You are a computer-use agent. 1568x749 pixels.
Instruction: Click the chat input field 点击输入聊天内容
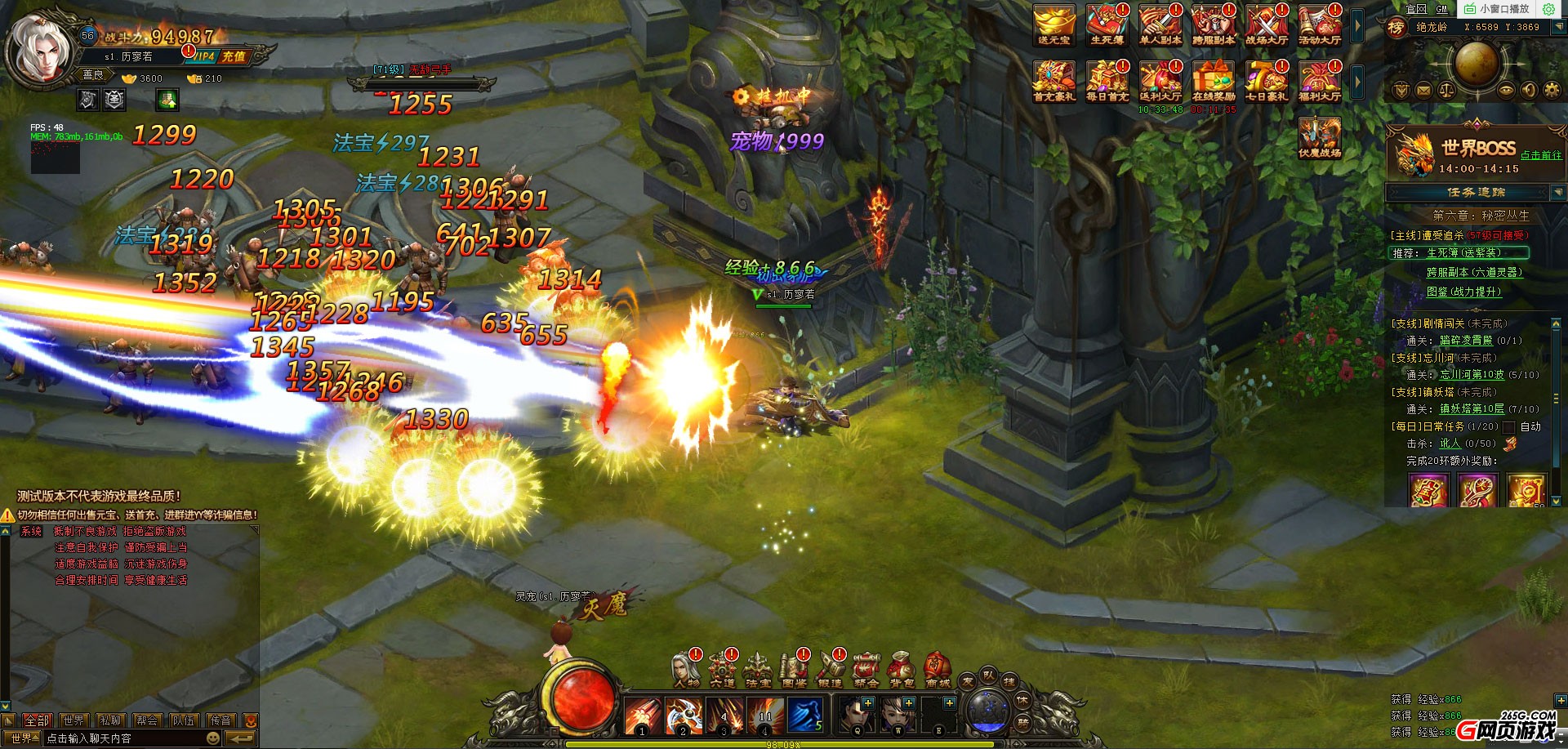point(122,738)
